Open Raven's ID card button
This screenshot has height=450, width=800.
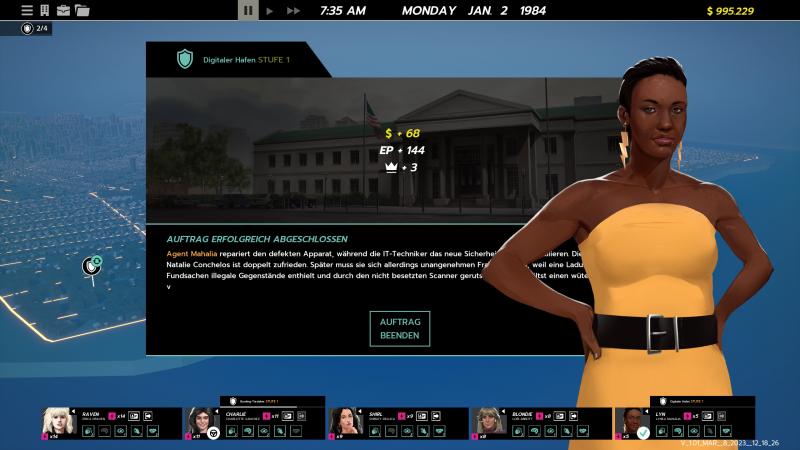tap(133, 415)
